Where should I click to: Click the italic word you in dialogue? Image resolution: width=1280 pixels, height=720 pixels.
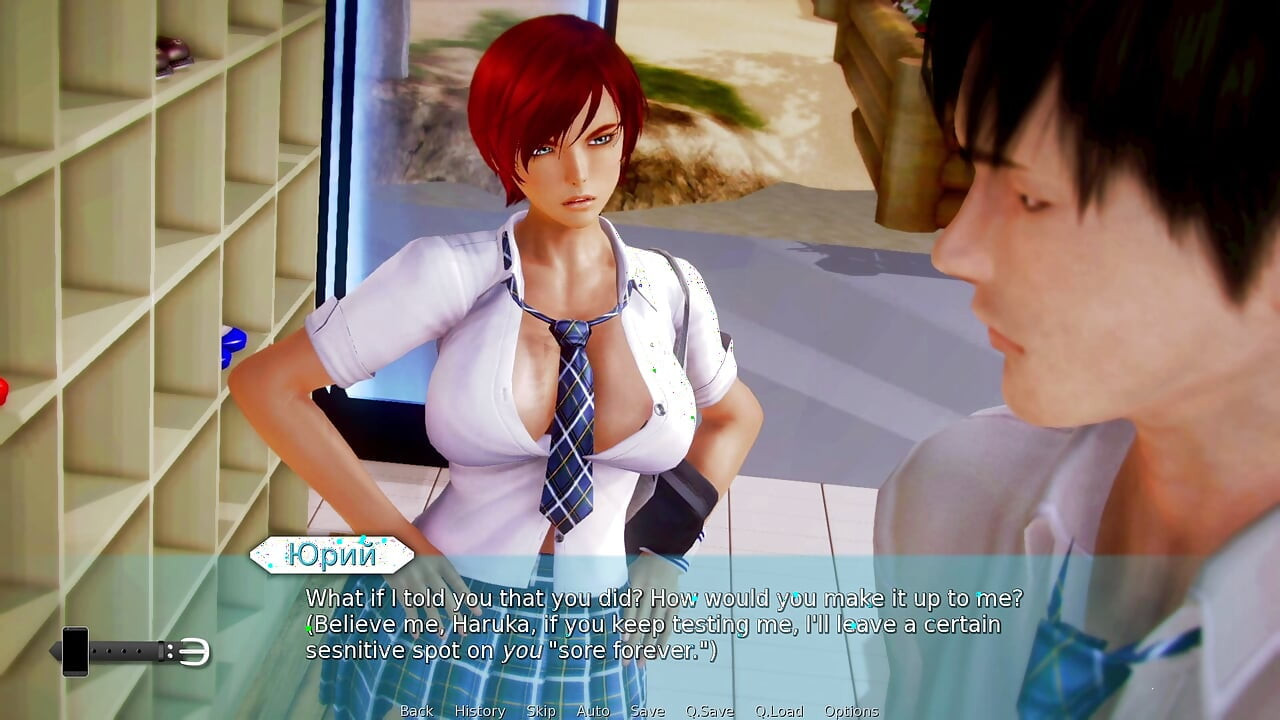[x=520, y=651]
